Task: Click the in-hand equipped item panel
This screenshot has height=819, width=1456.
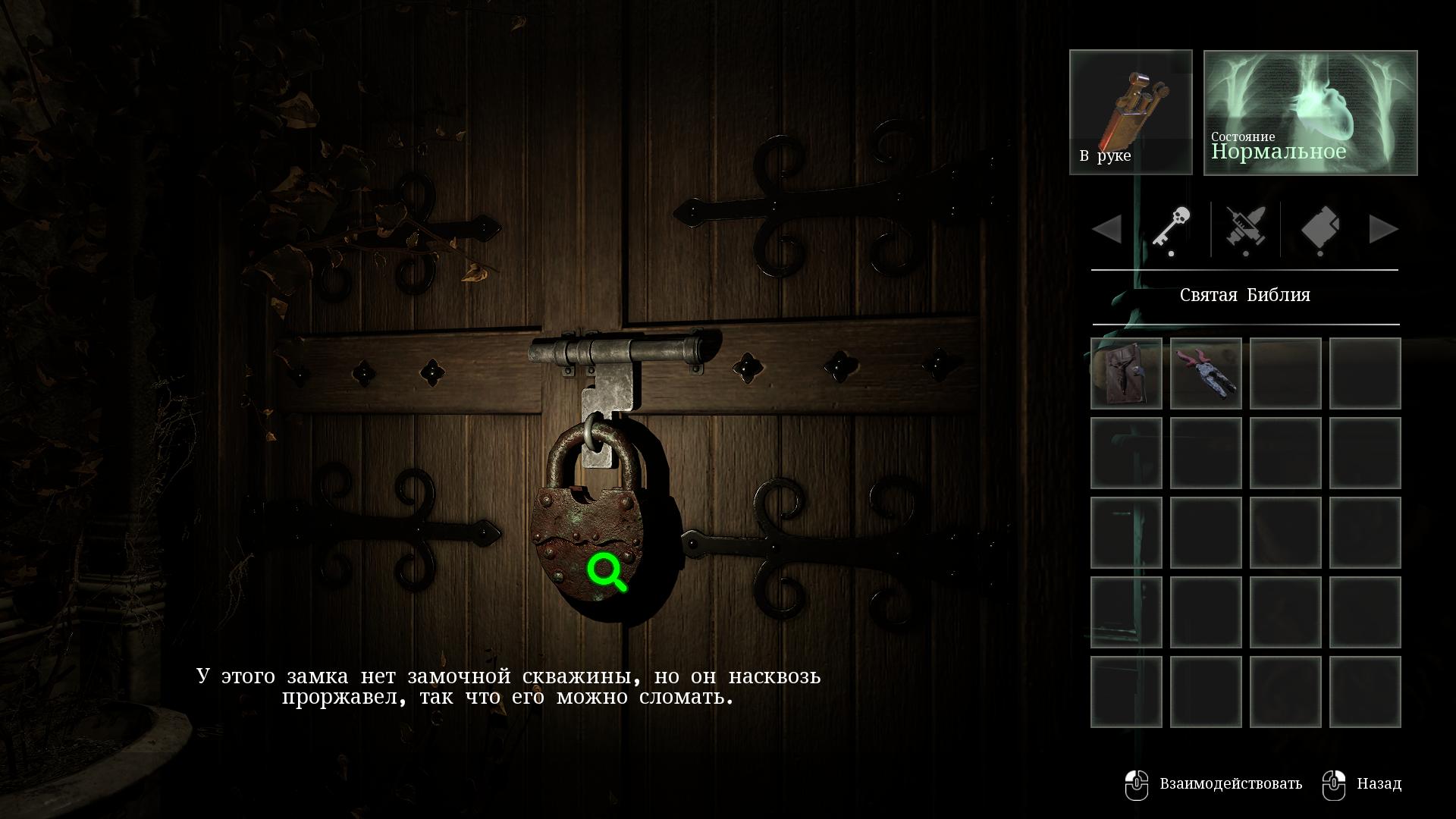Action: [x=1130, y=112]
